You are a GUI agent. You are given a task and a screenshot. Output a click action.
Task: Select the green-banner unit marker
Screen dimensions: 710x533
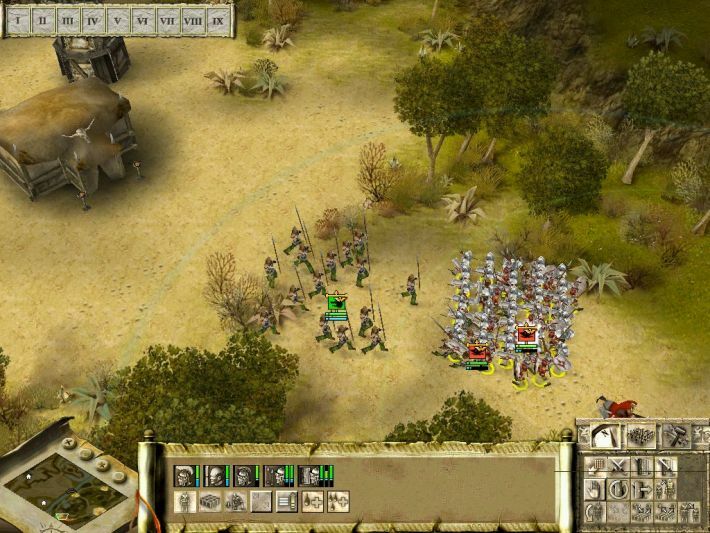[336, 305]
